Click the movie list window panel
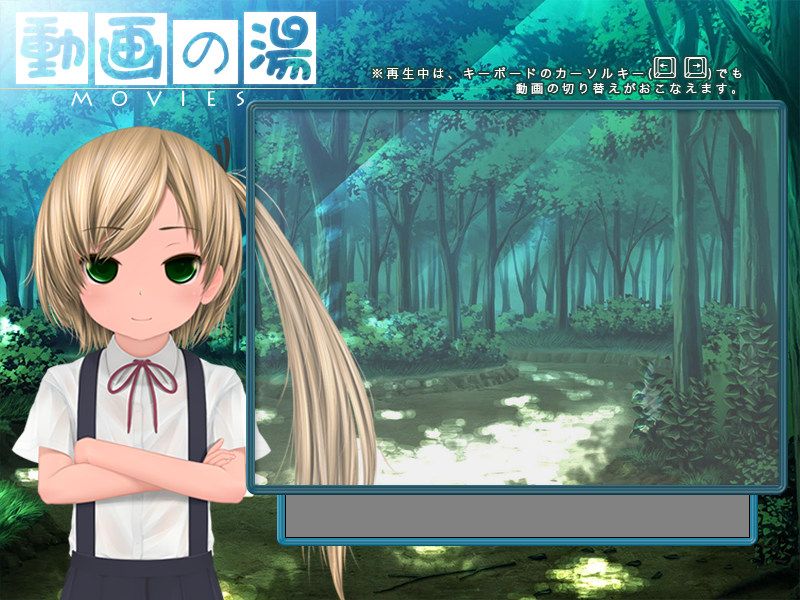The width and height of the screenshot is (800, 600). coord(515,297)
